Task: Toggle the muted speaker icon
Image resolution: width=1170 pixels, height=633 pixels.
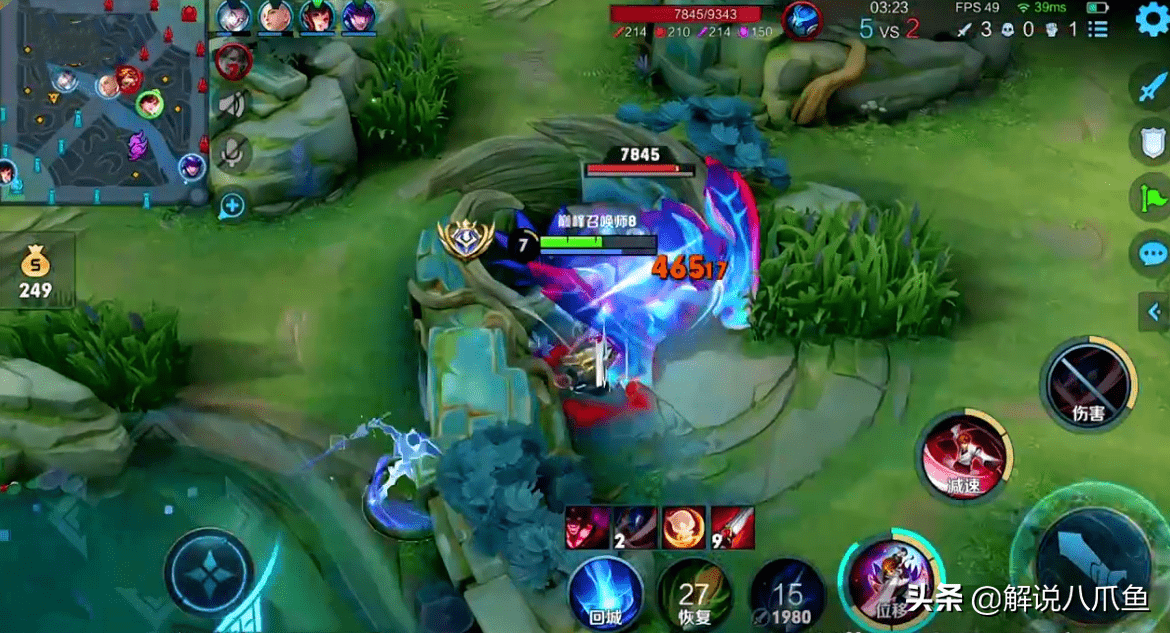Action: pyautogui.click(x=233, y=105)
